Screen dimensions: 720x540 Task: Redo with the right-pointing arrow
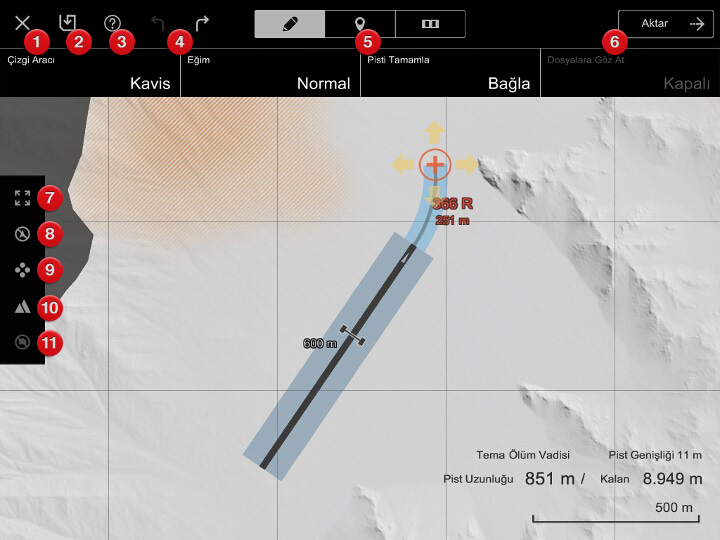(202, 22)
